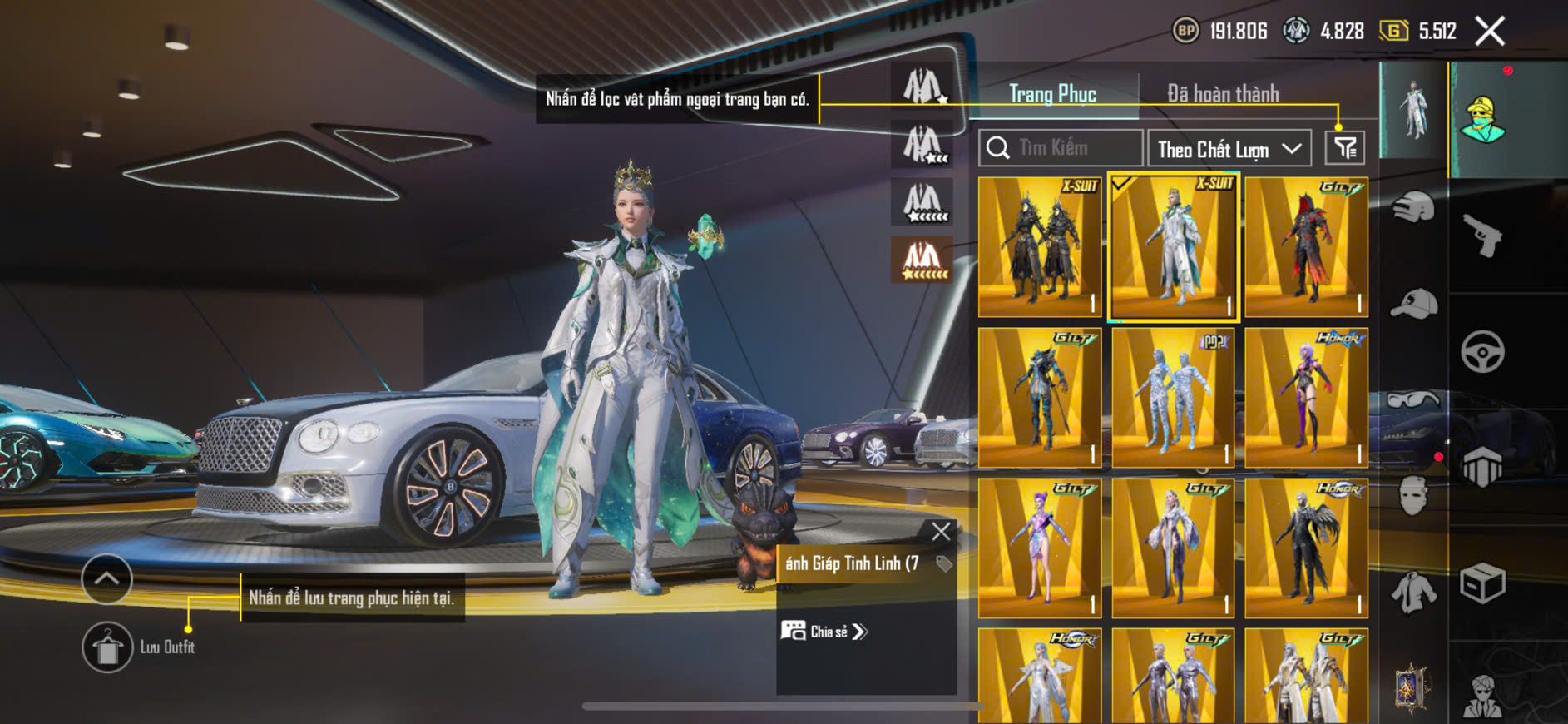This screenshot has height=724, width=1568.
Task: Close the outfit name popup
Action: pyautogui.click(x=941, y=532)
